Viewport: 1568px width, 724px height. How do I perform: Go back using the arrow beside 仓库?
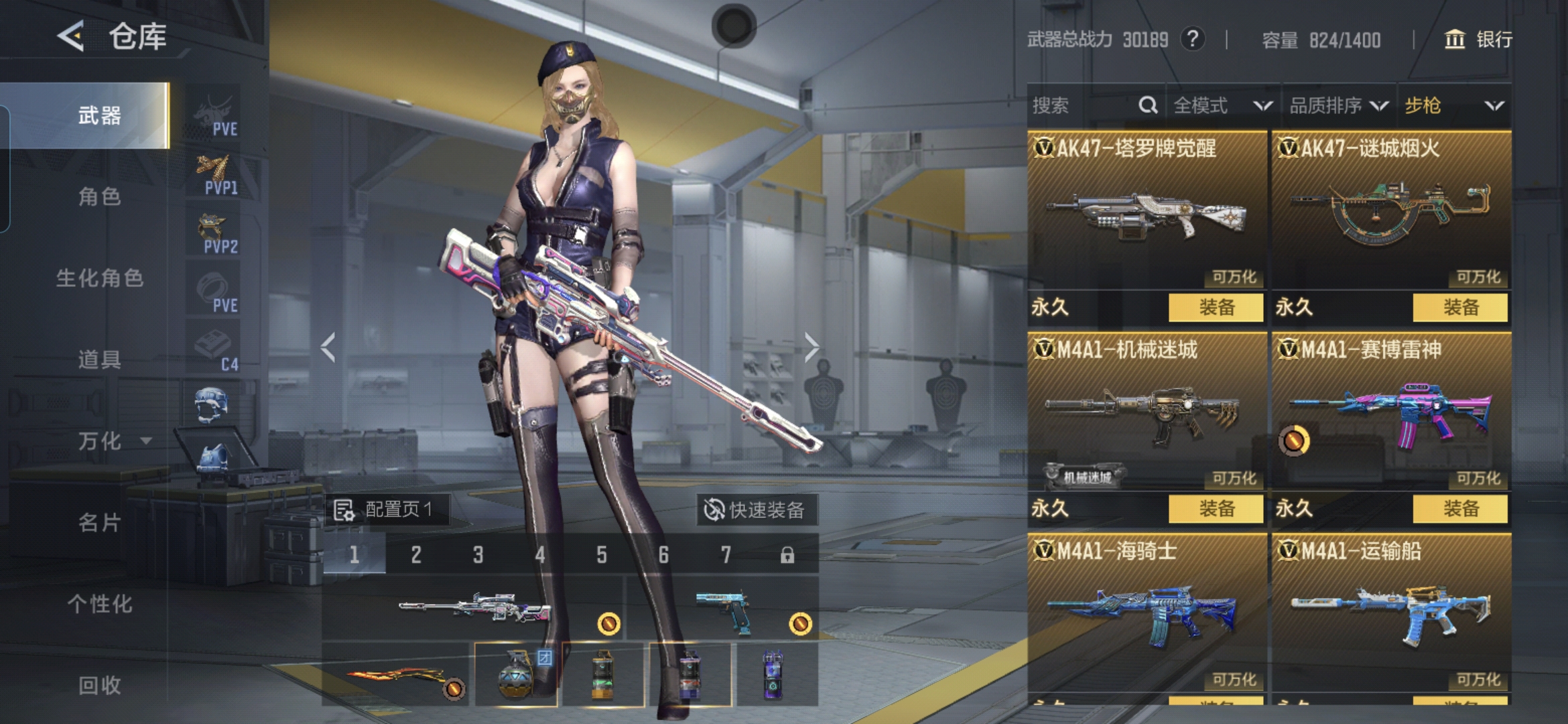72,36
